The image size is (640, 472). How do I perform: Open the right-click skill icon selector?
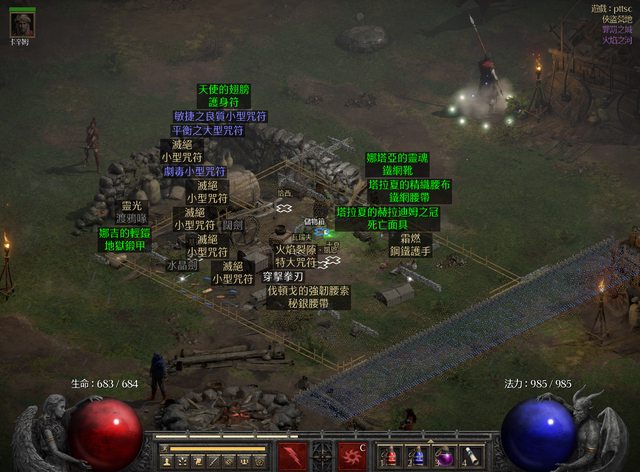click(x=351, y=456)
